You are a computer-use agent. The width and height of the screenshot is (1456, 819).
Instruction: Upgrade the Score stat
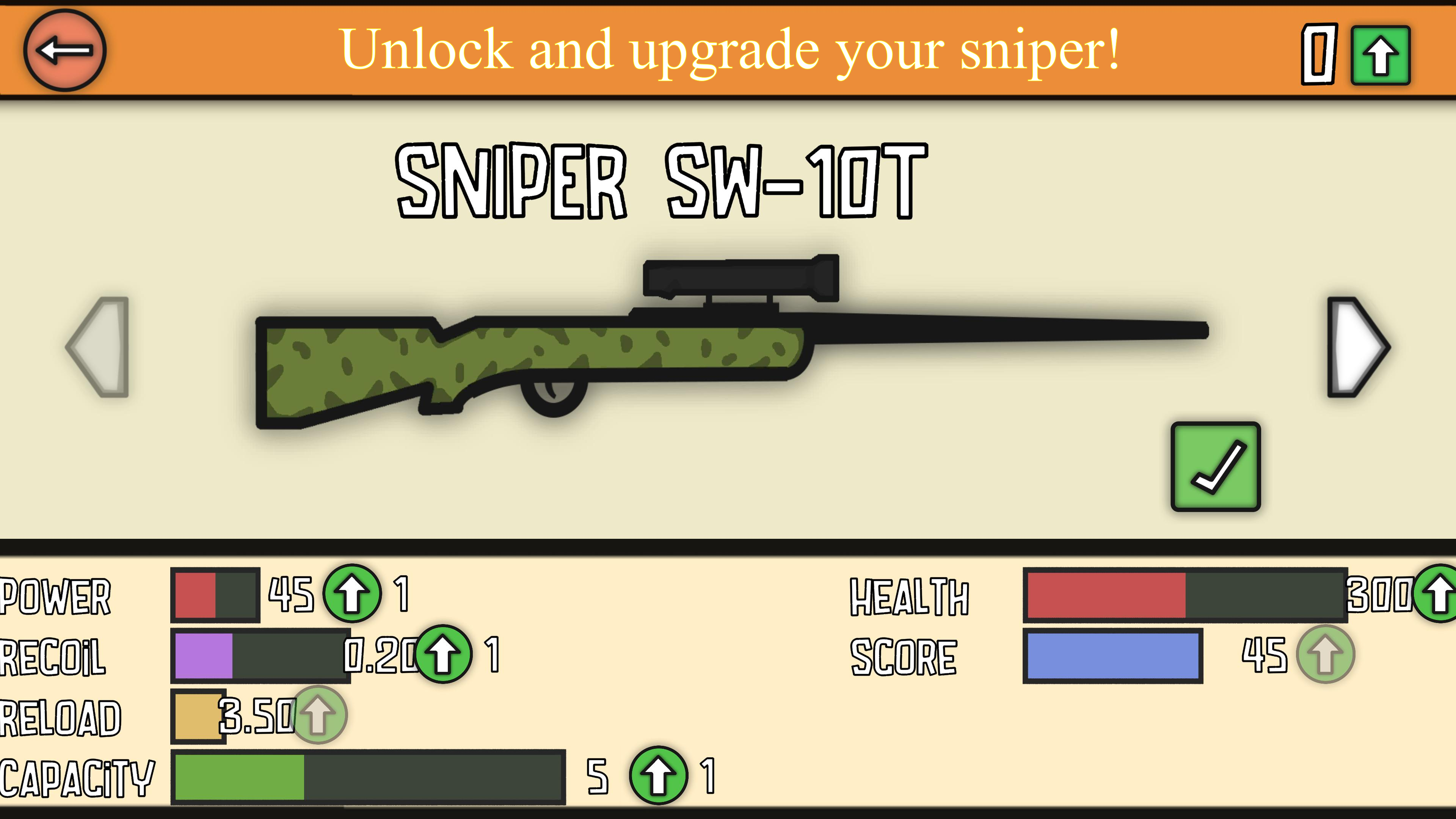1325,654
